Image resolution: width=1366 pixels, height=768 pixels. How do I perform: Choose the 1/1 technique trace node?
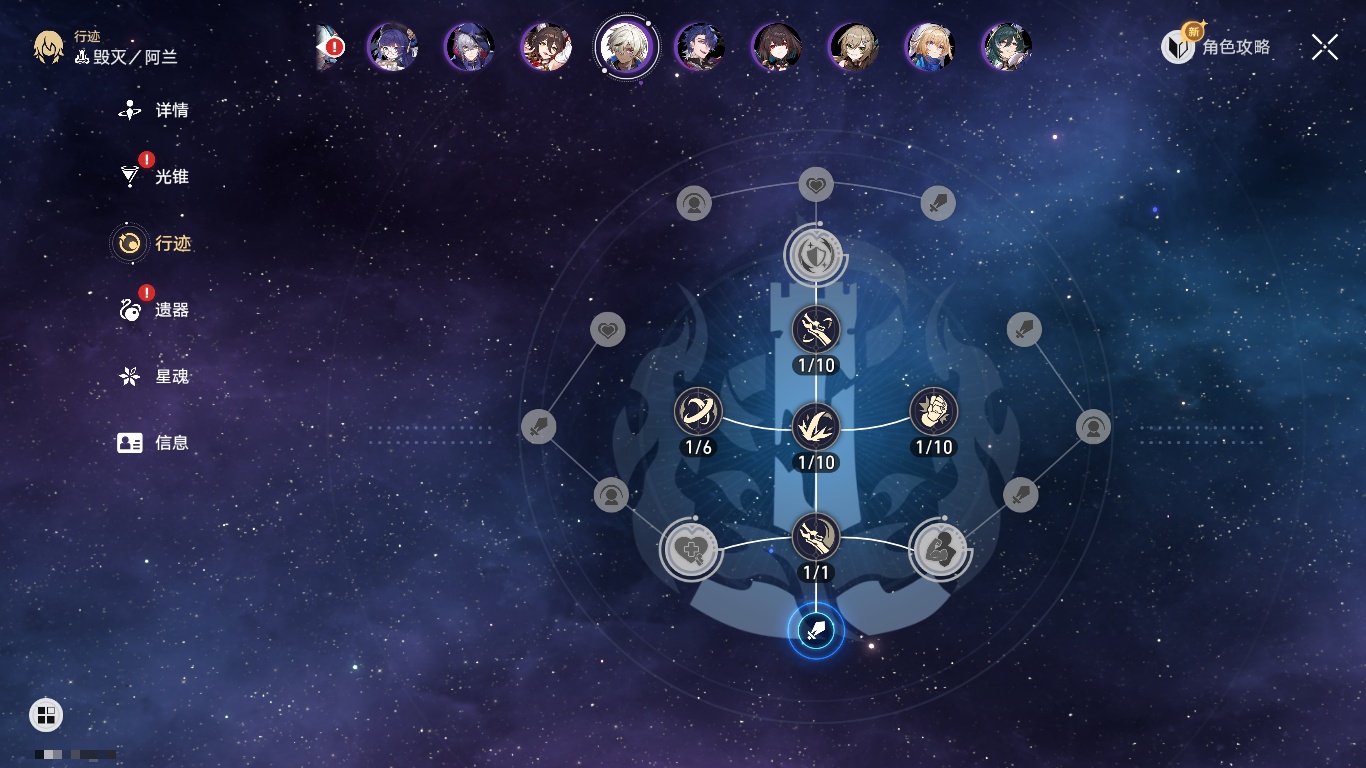tap(816, 538)
